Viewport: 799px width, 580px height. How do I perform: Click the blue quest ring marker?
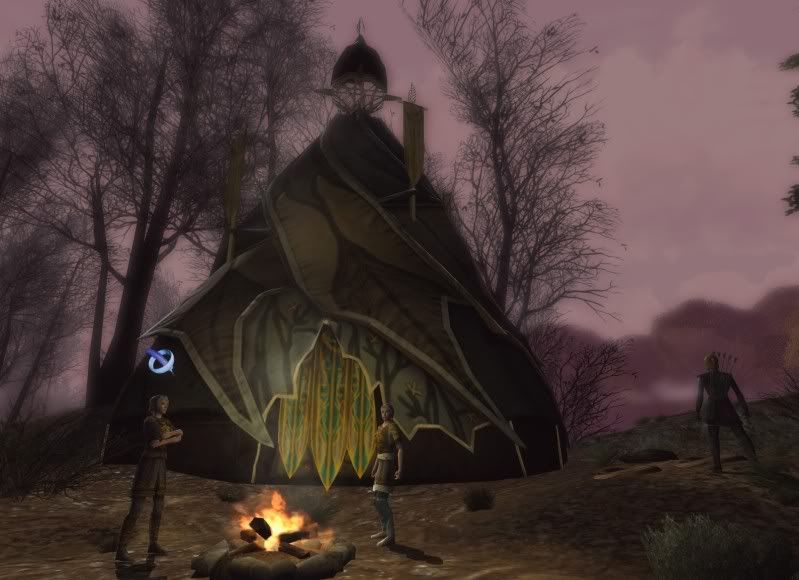coord(159,360)
